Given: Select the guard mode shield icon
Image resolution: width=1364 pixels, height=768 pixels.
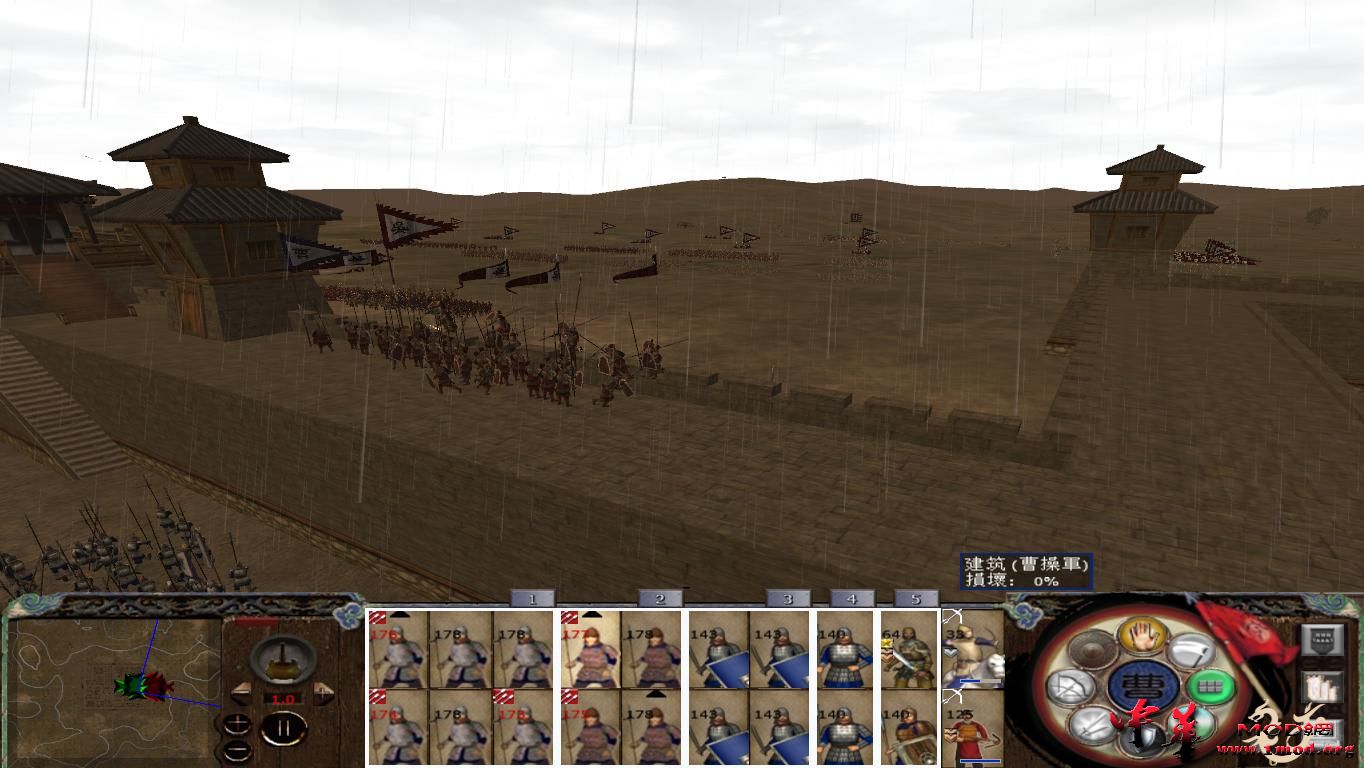Looking at the screenshot, I should (x=1141, y=738).
